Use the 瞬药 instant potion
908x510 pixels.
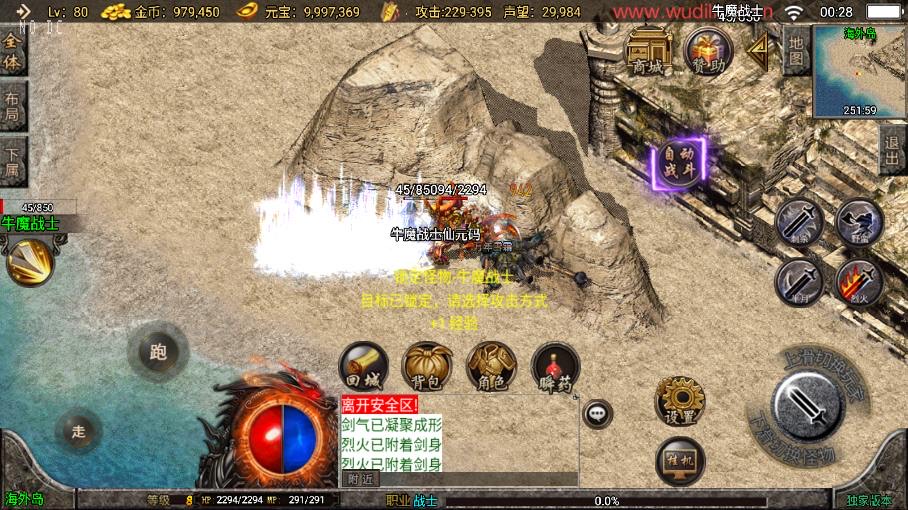[556, 367]
